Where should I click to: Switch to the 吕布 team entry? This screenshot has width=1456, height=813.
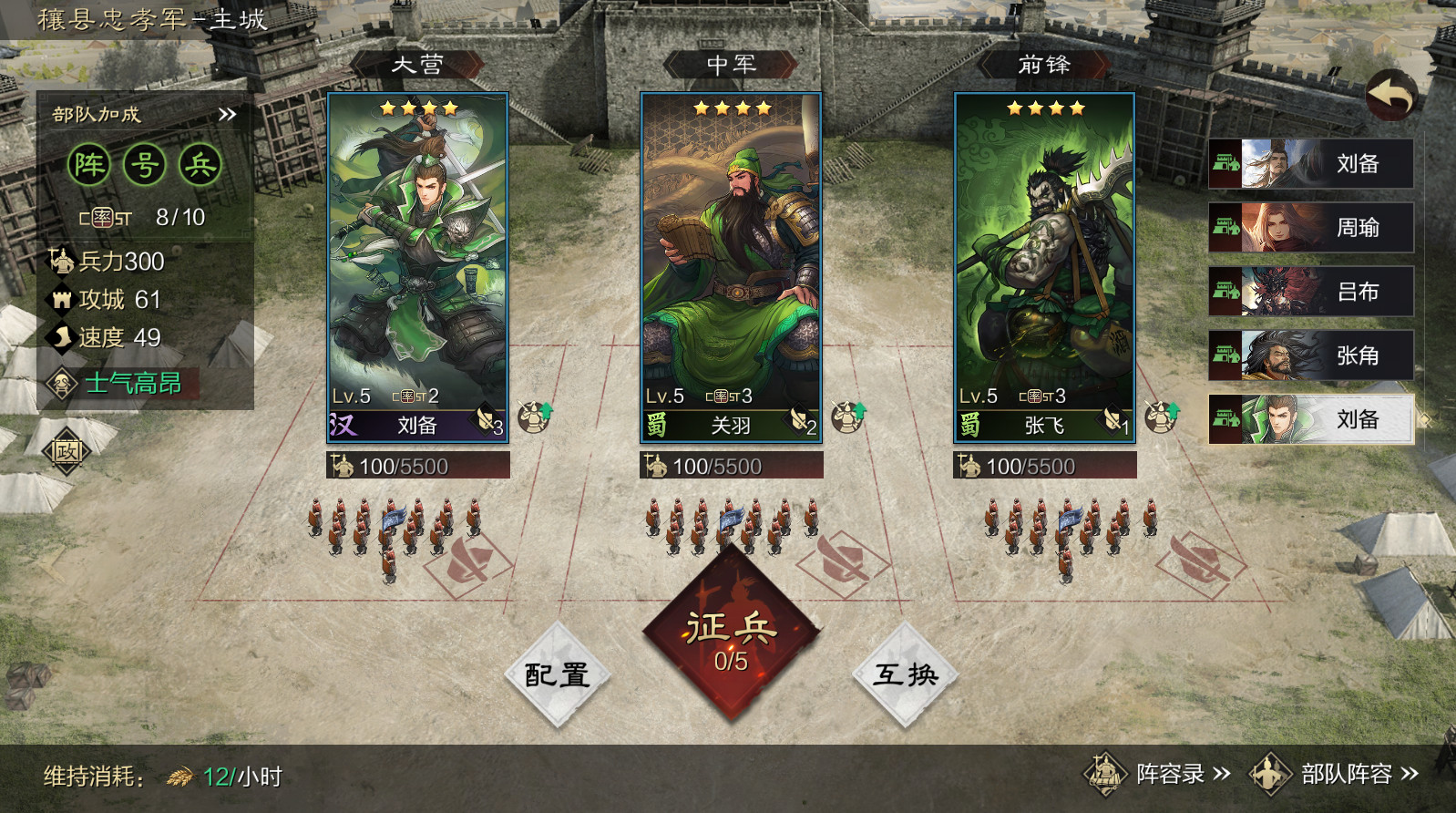(x=1310, y=292)
